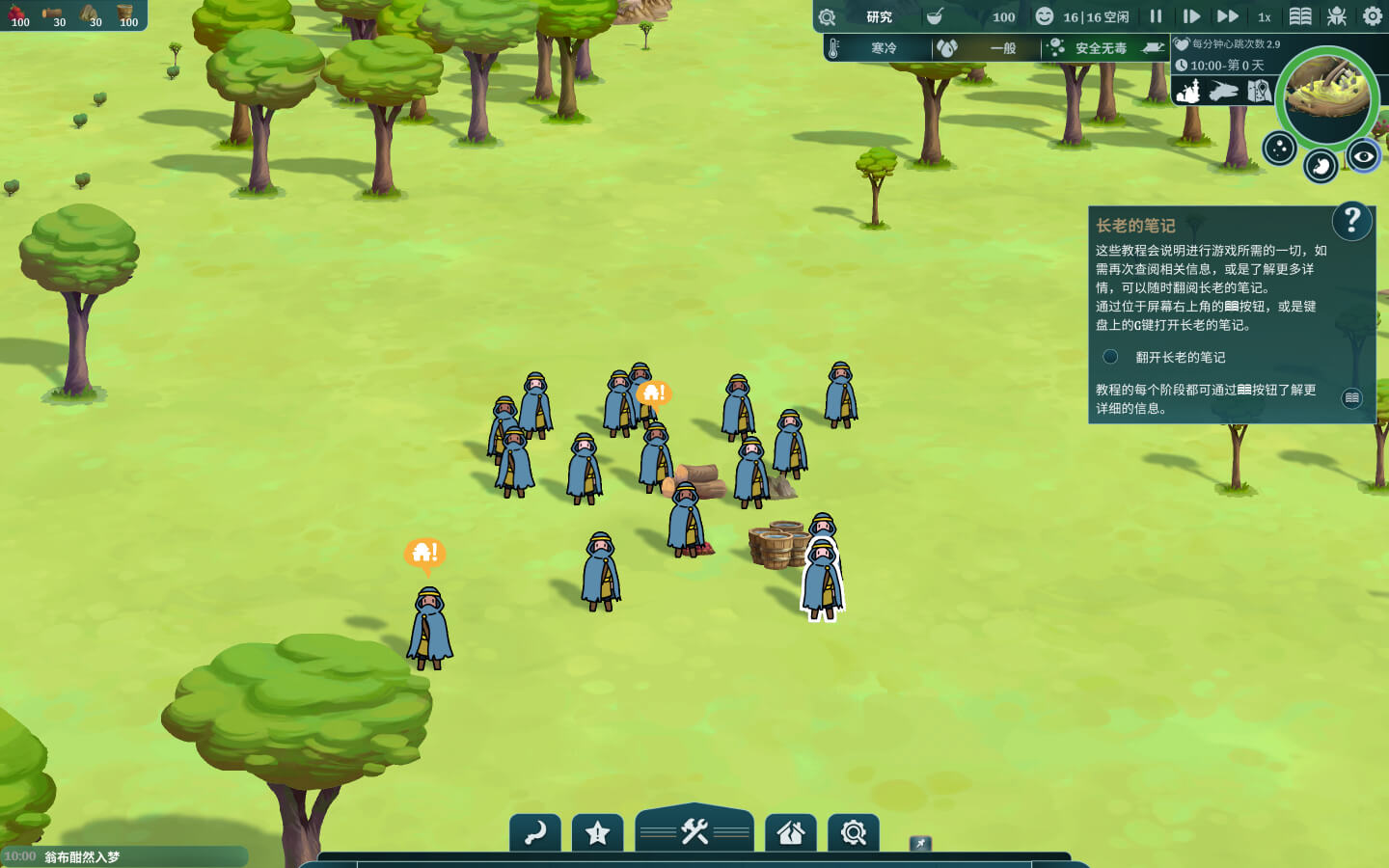Show the creature silhouette panel
The image size is (1389, 868).
point(1223,92)
